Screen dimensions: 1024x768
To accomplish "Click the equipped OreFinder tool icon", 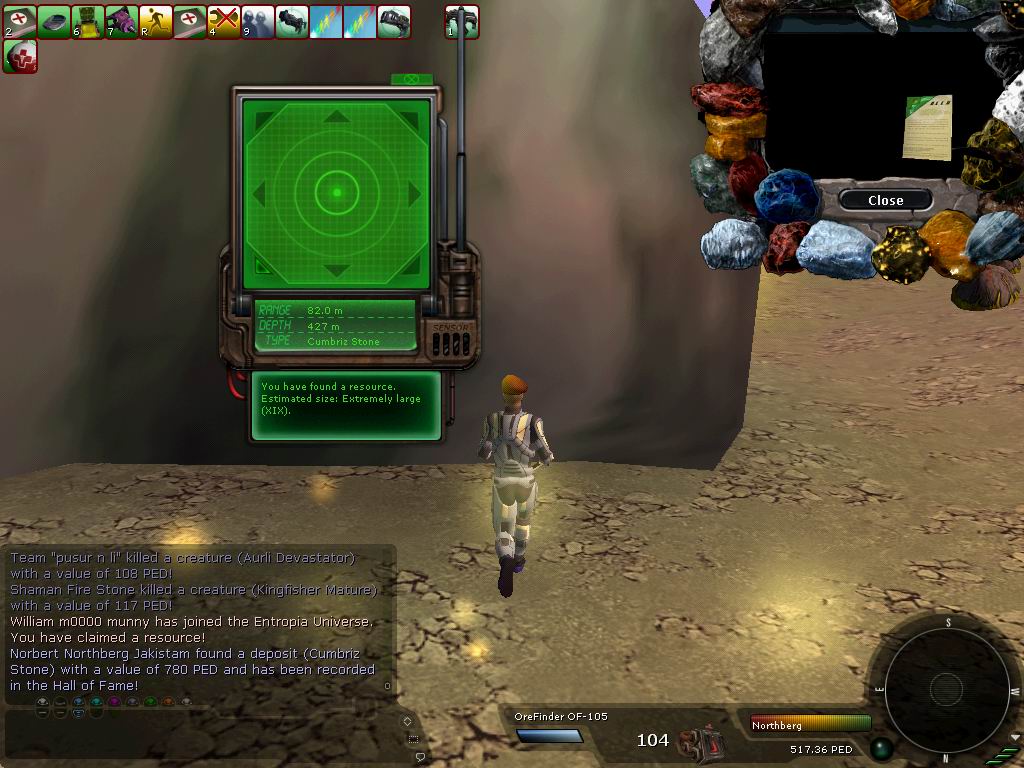I will coord(699,741).
